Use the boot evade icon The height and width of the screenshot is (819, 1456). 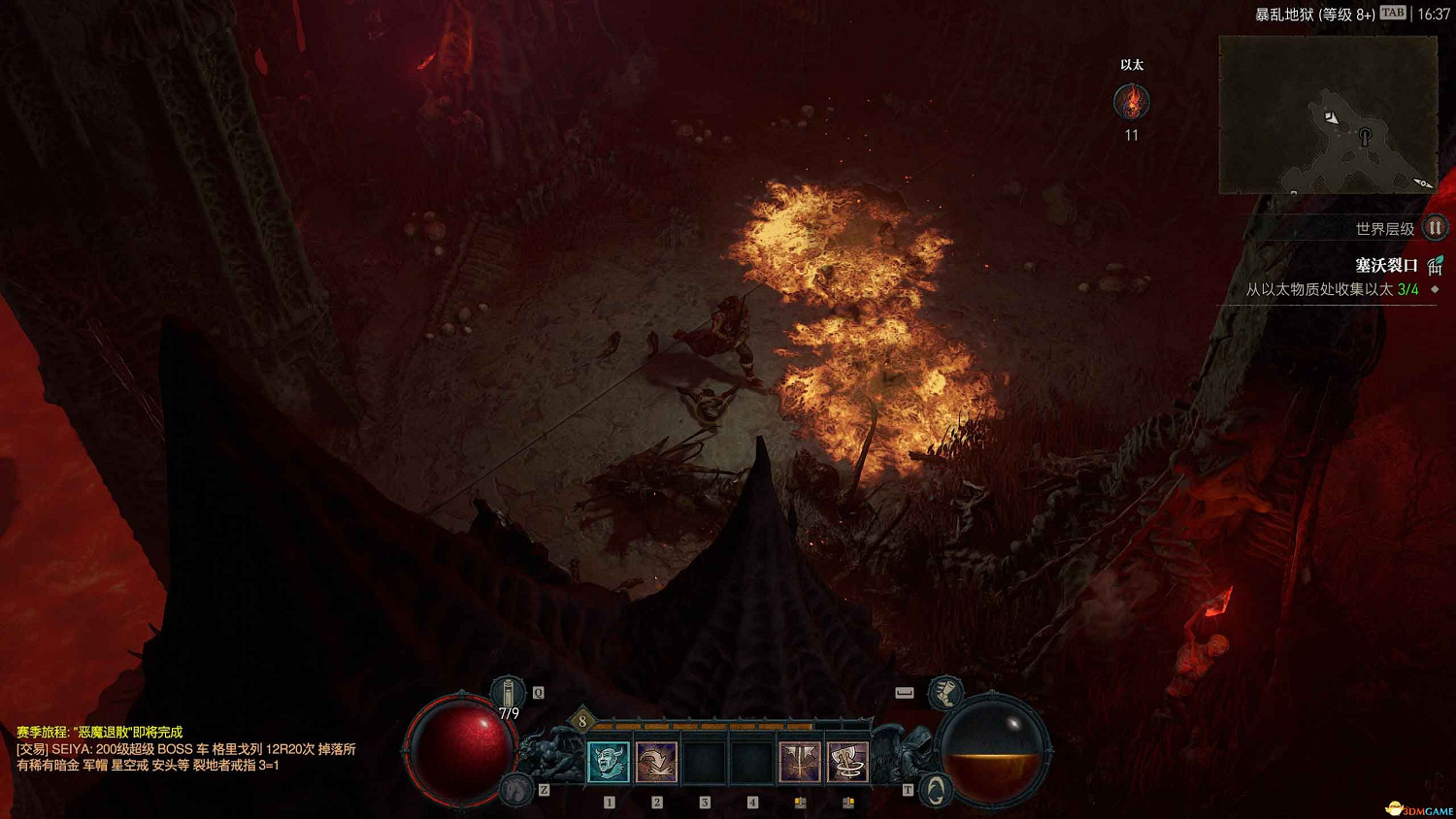[944, 693]
